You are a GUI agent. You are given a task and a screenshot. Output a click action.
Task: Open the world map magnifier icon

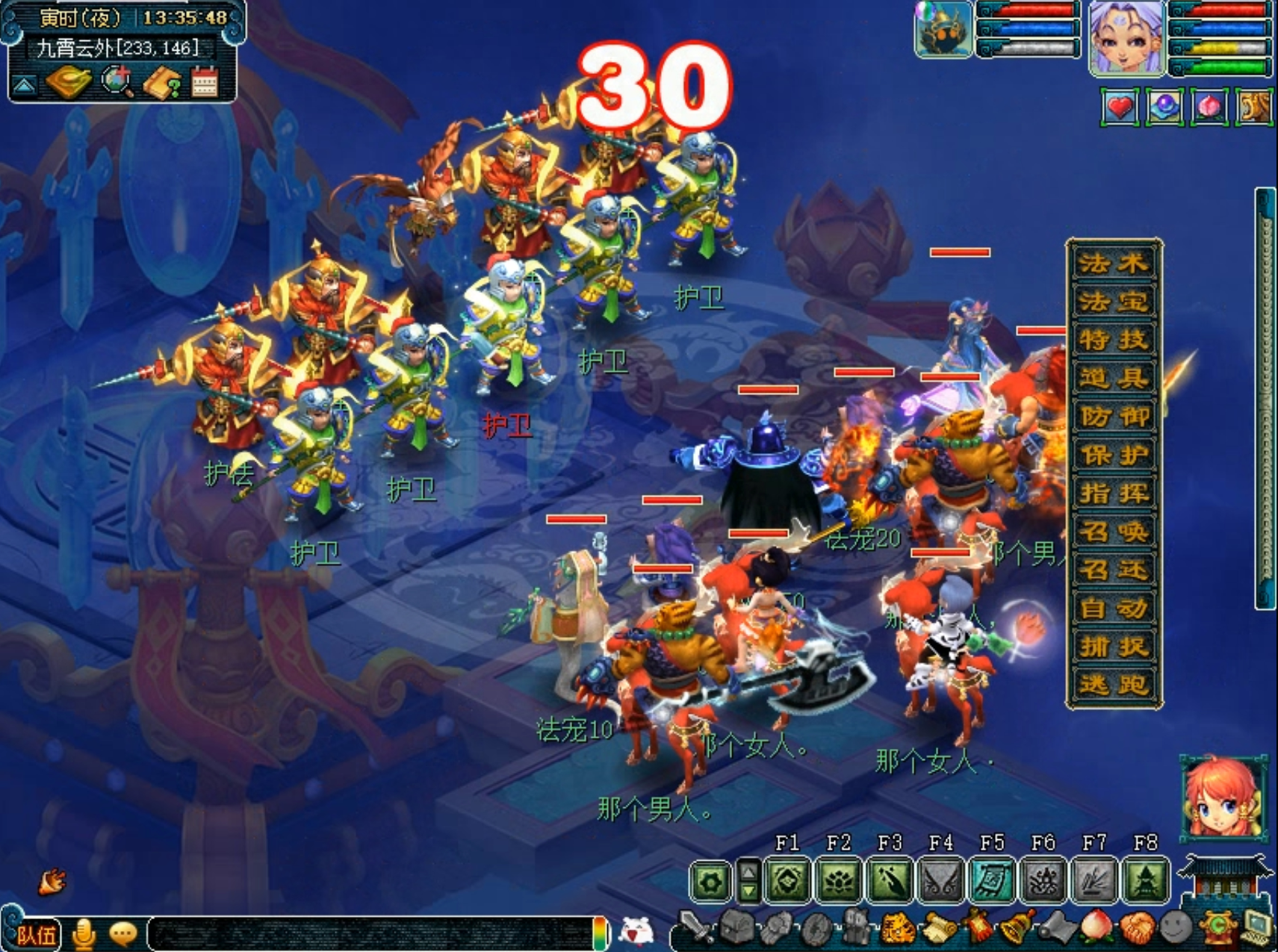point(117,81)
